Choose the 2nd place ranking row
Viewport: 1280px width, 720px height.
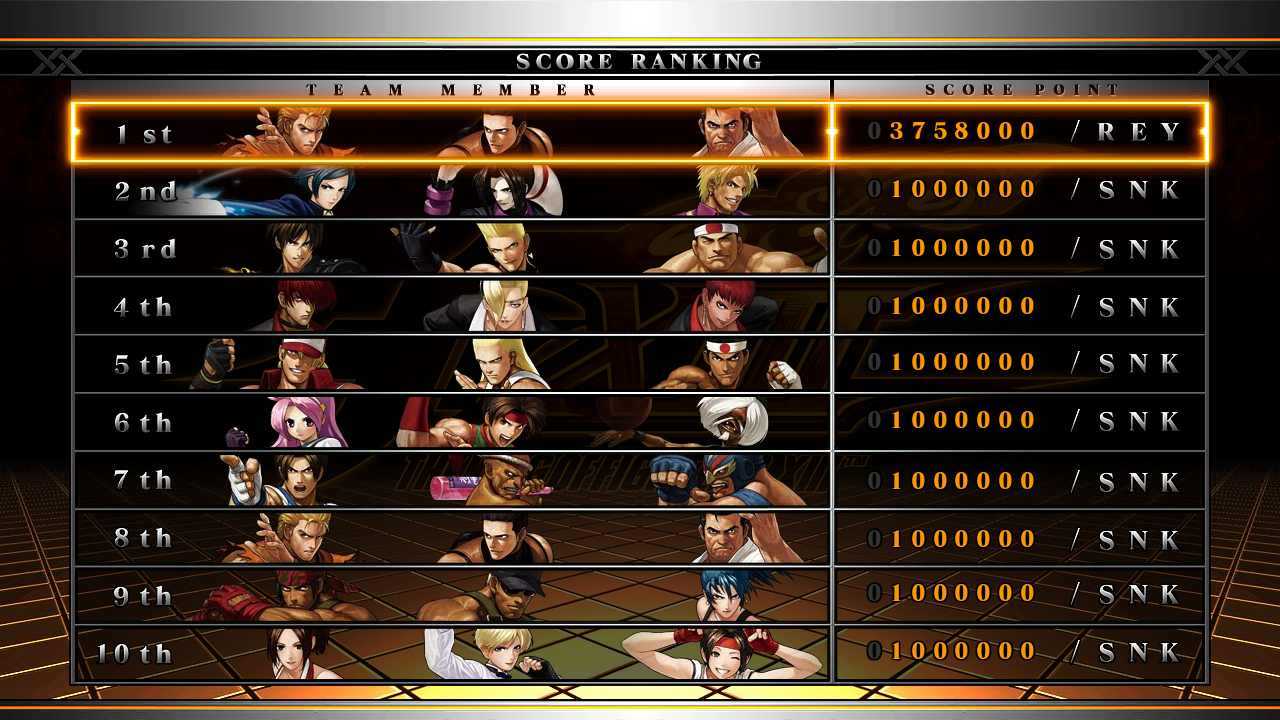coord(640,190)
